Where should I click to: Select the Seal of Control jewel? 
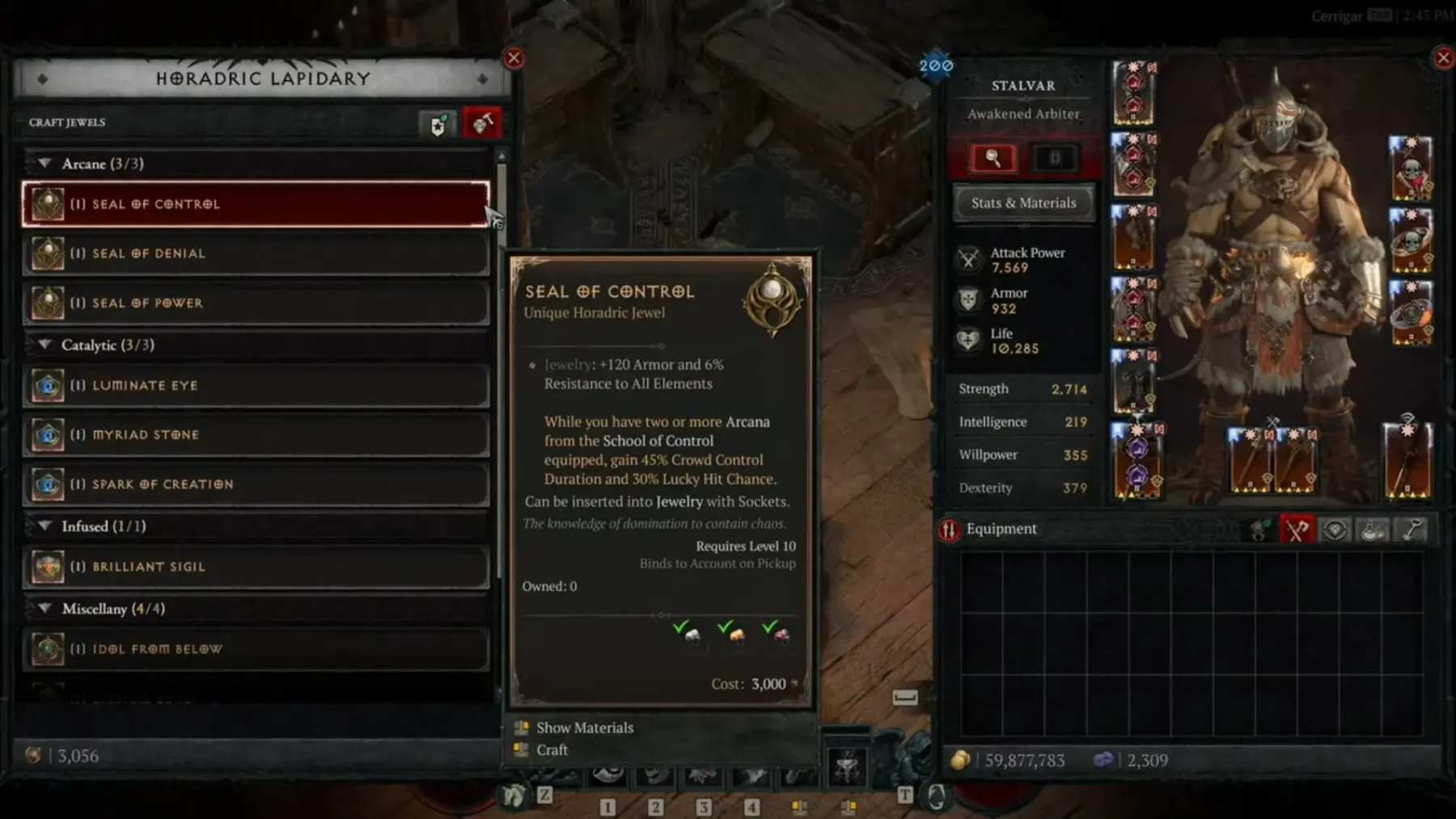pyautogui.click(x=256, y=204)
